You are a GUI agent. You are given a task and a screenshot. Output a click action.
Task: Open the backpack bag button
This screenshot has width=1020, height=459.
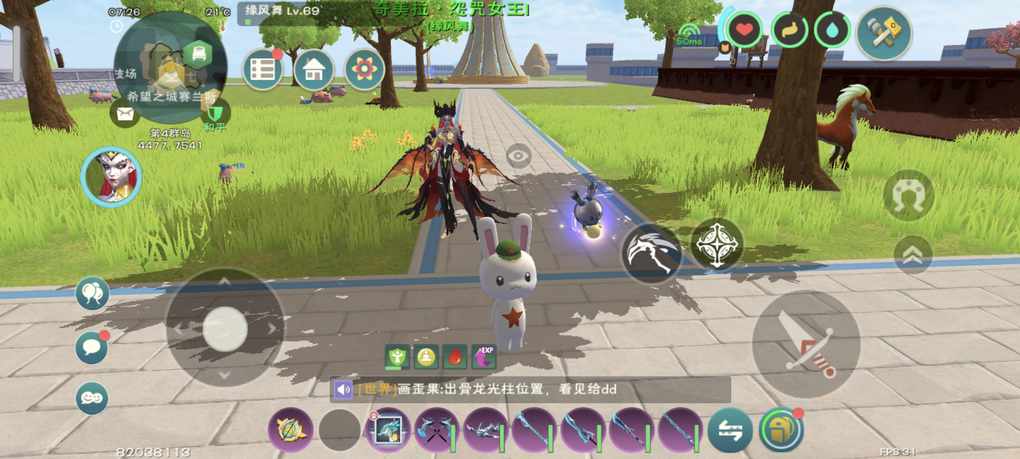pos(781,430)
